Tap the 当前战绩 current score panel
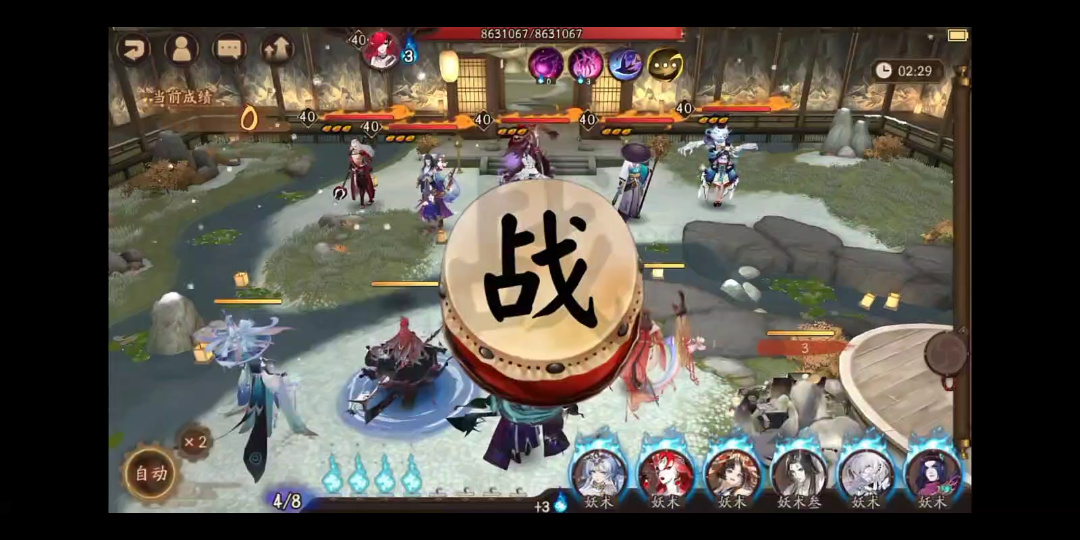 (x=182, y=97)
